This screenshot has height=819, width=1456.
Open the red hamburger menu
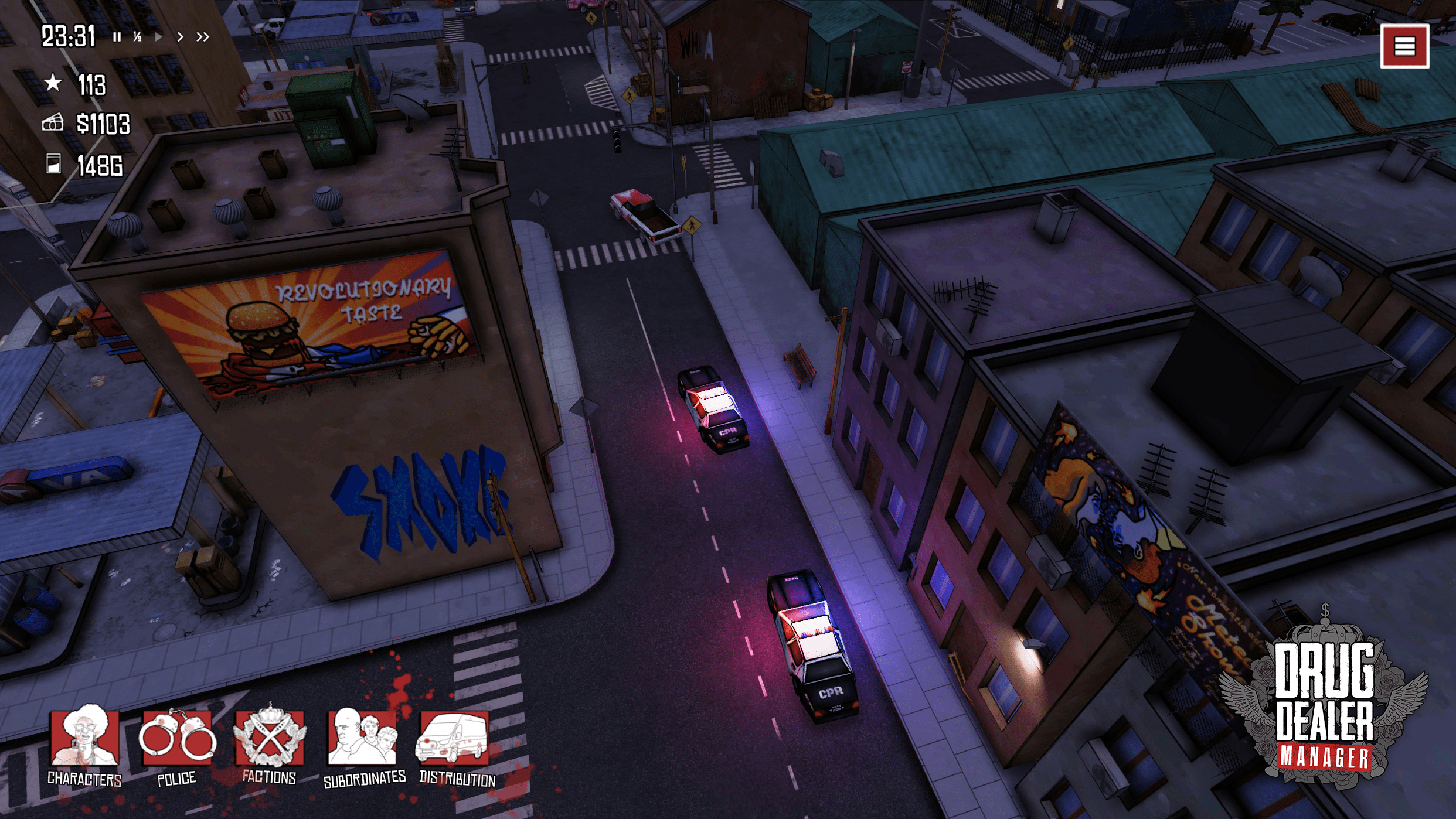click(1404, 46)
